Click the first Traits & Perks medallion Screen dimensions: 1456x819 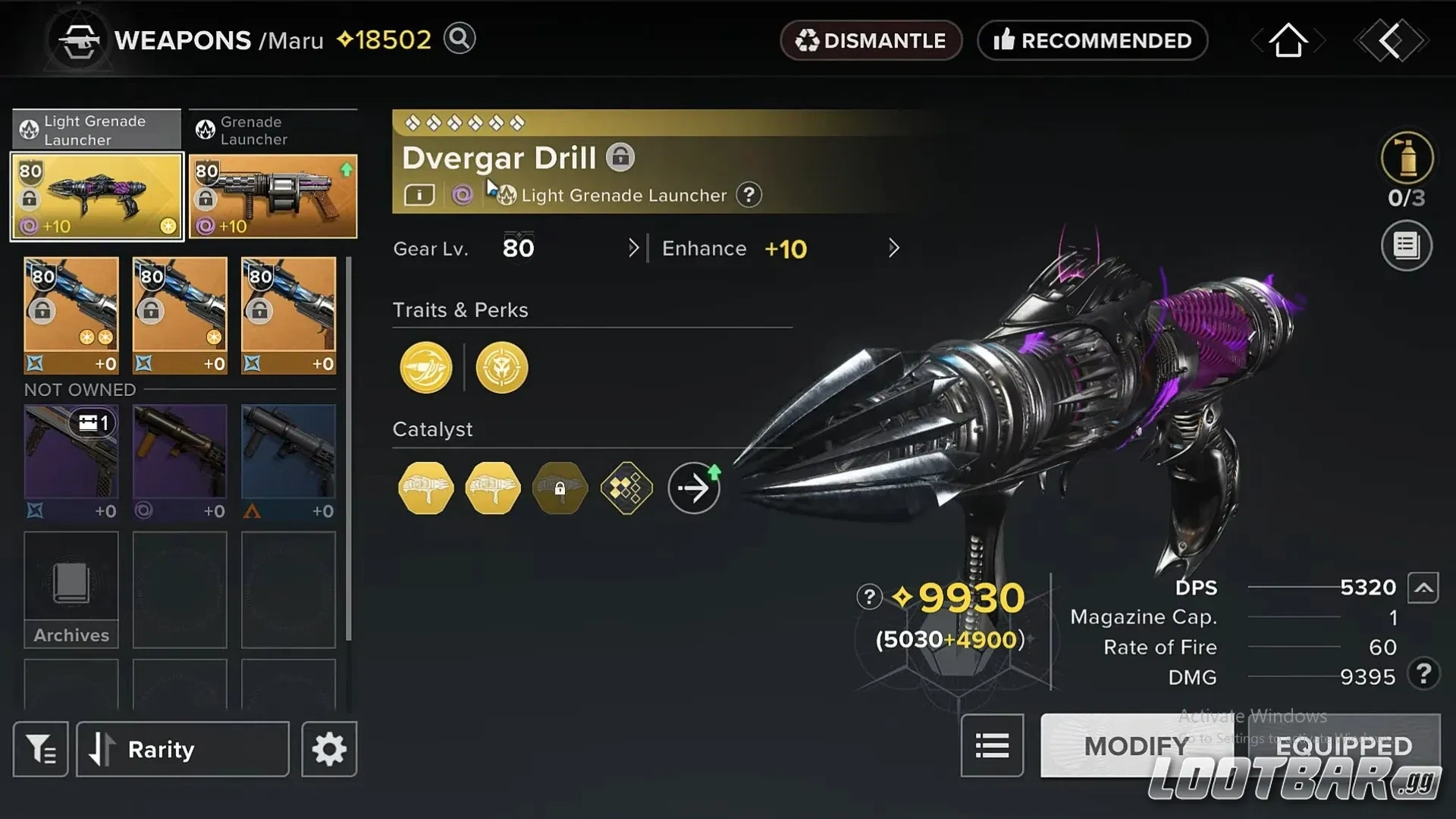[425, 368]
